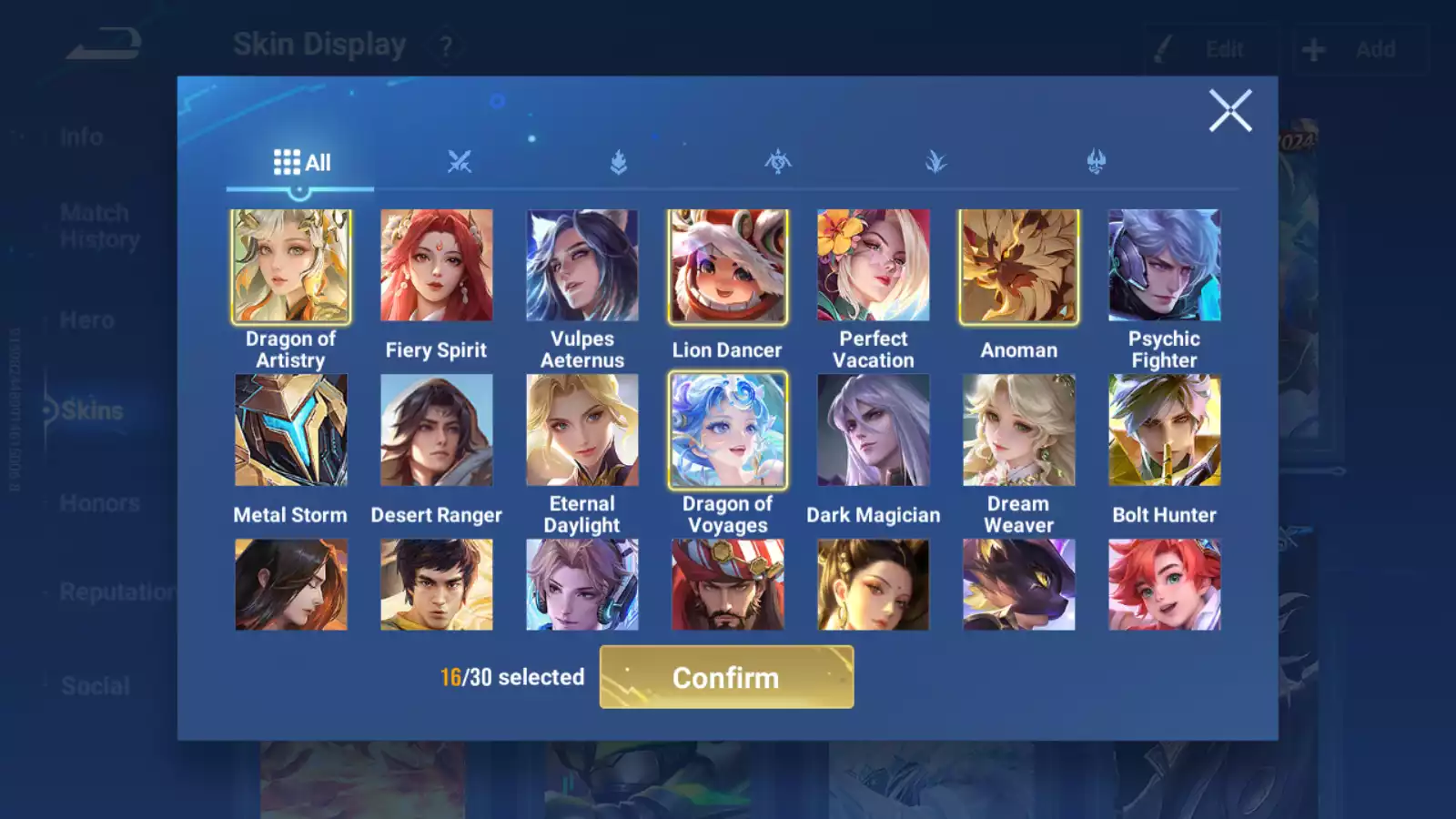The image size is (1456, 819).
Task: Switch to the All skins tab
Action: (x=301, y=163)
